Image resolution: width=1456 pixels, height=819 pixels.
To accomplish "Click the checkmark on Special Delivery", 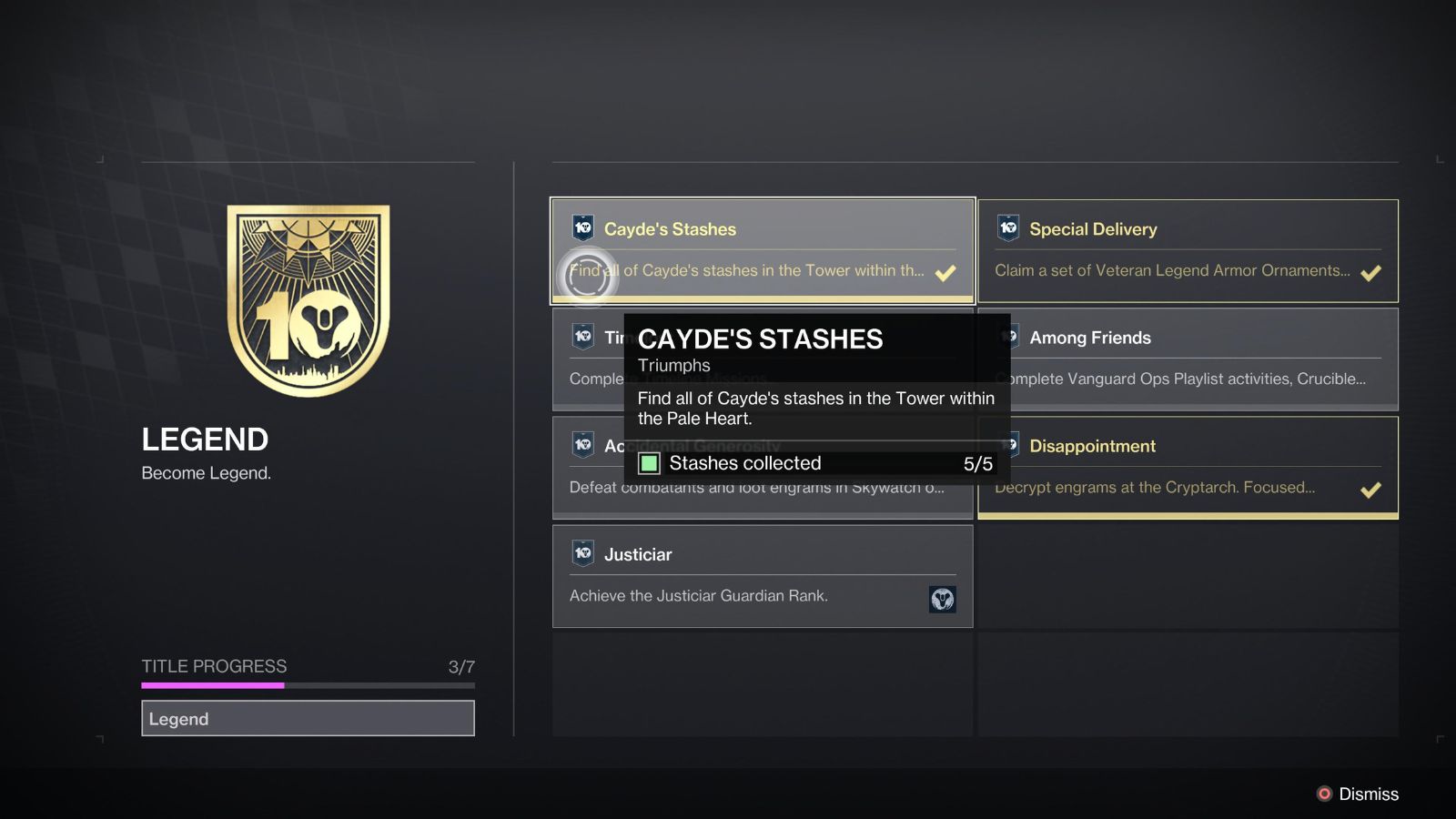I will coord(1370,270).
